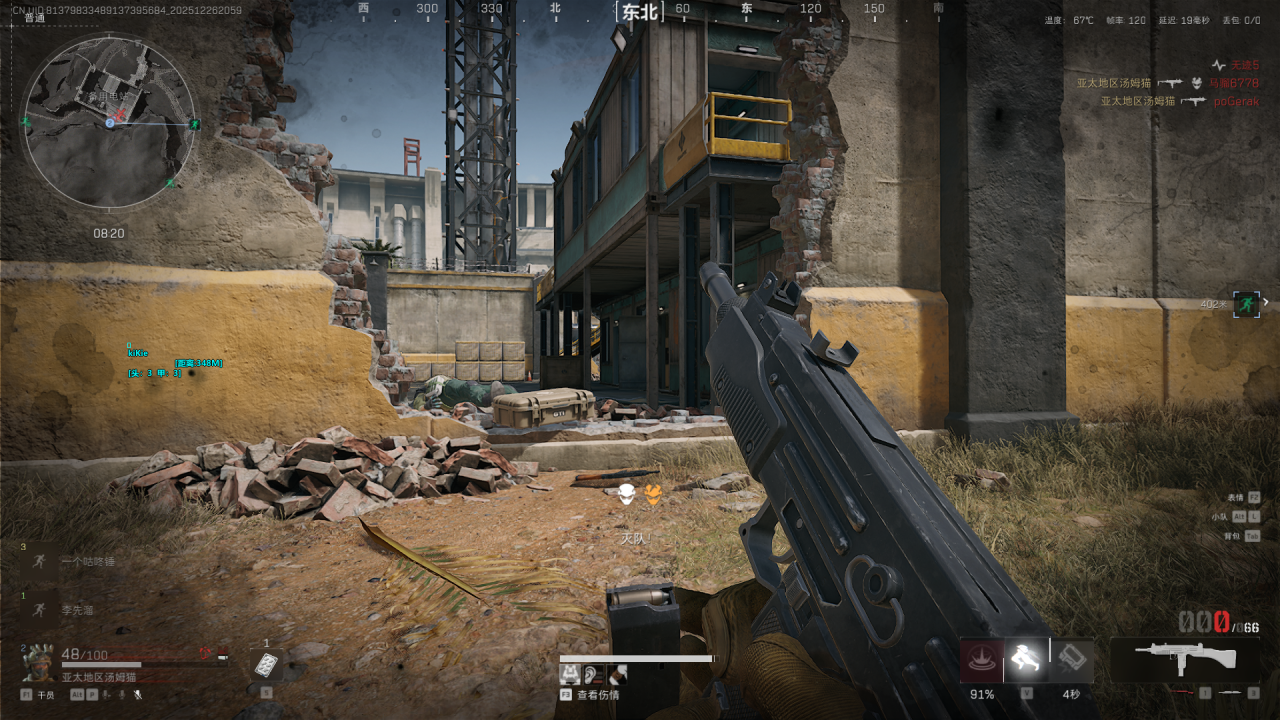This screenshot has width=1280, height=720.
Task: Use the gadget ability on 4-second cooldown
Action: pos(1071,659)
